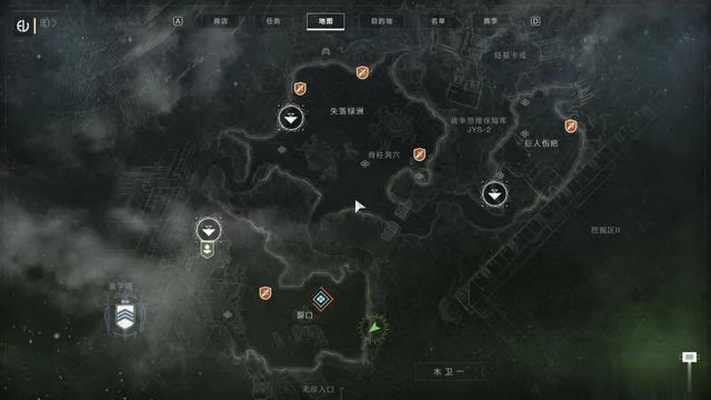Open the blue diamond marker above 裂口

click(x=320, y=298)
